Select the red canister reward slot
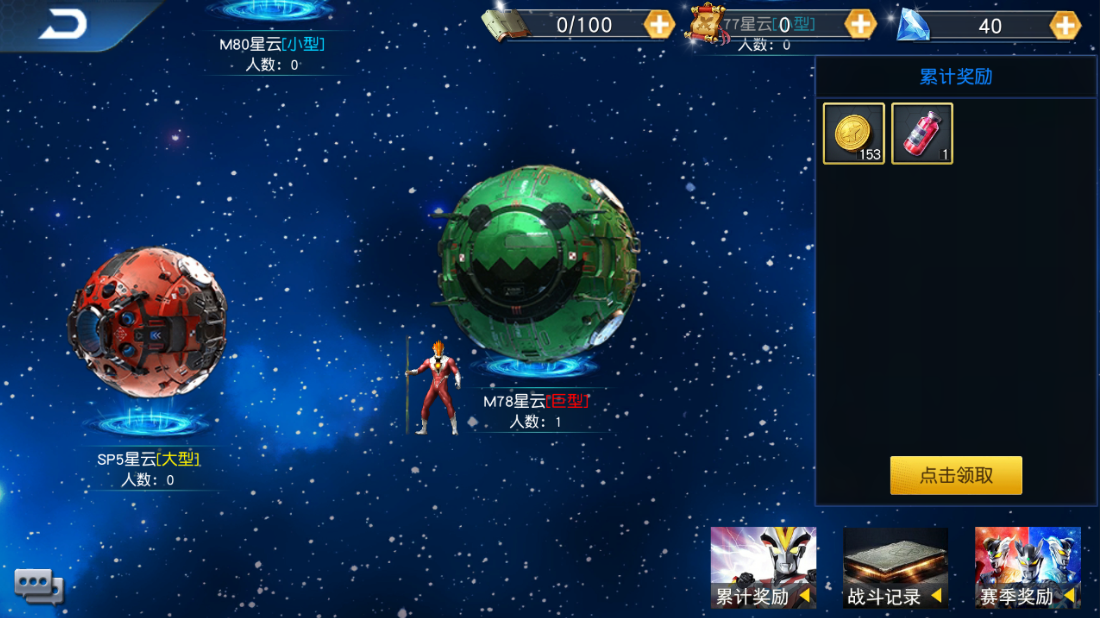The width and height of the screenshot is (1100, 618). point(922,133)
